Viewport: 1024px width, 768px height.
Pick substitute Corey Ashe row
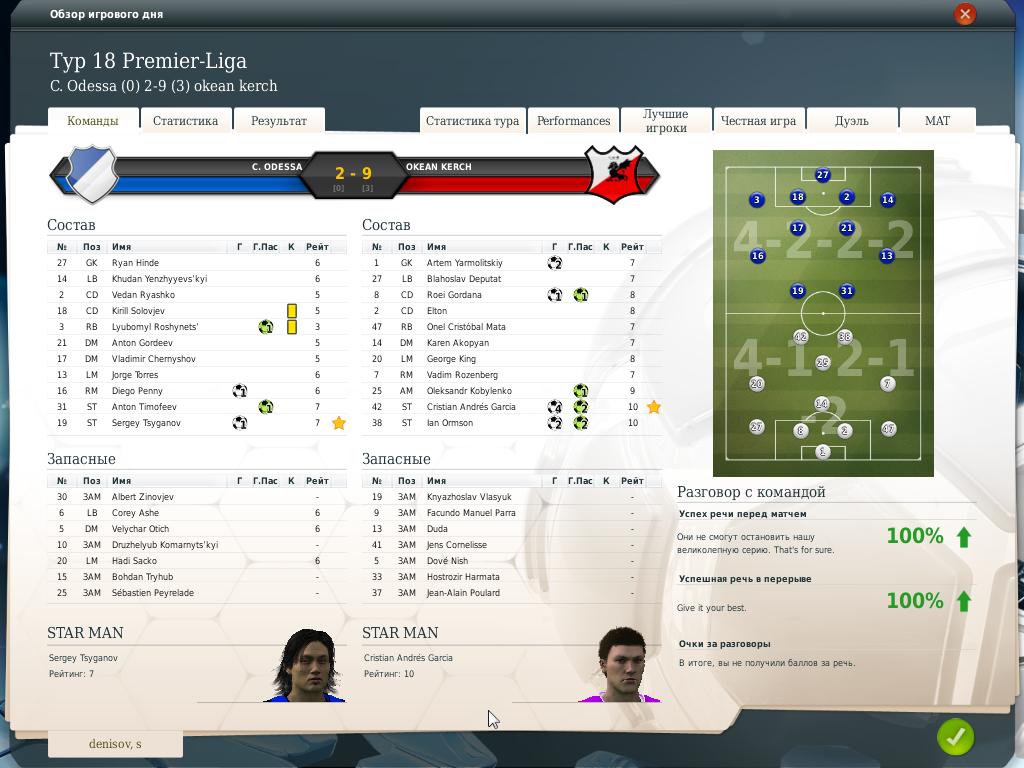135,513
